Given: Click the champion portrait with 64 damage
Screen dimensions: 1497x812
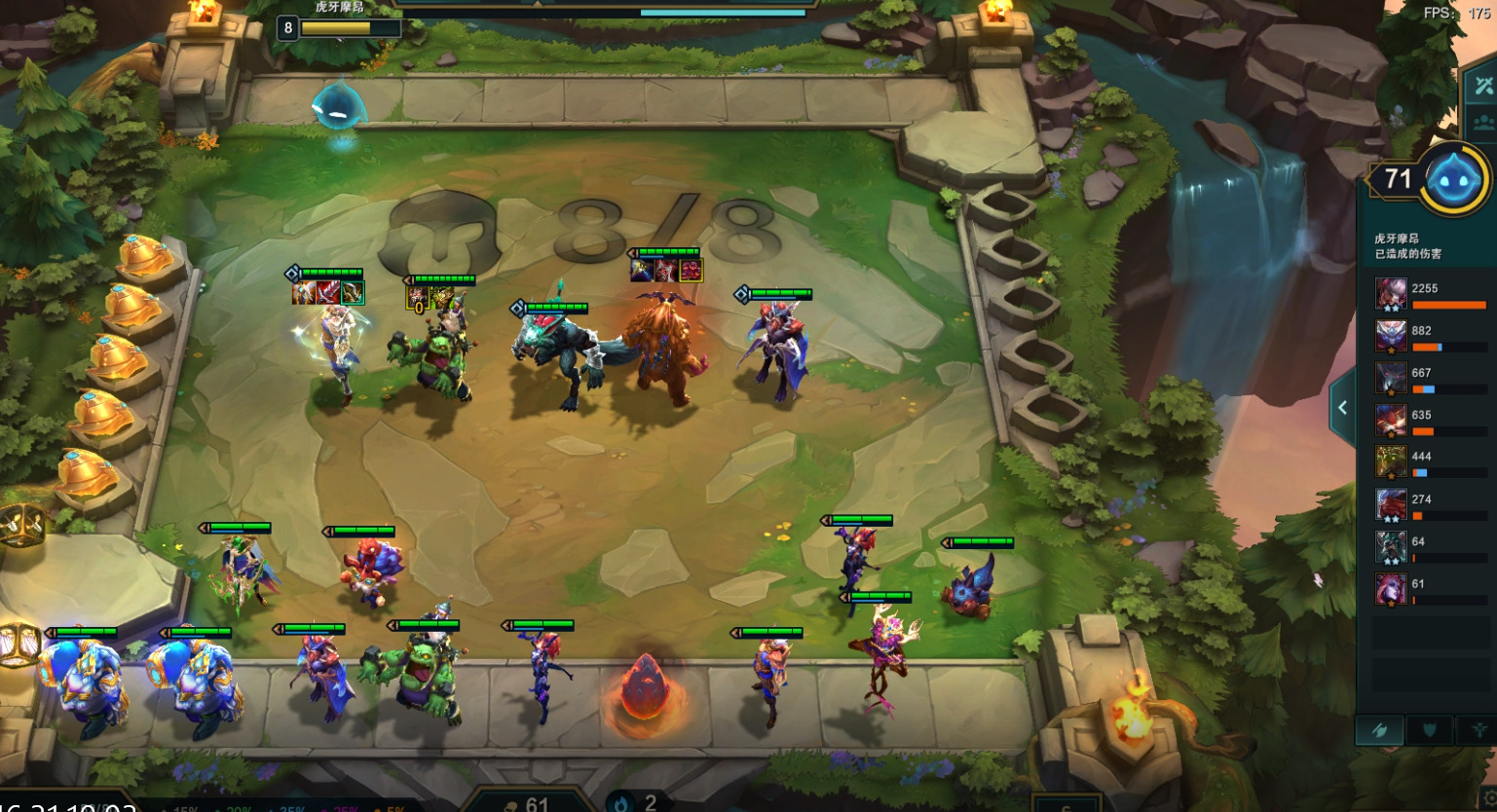Looking at the screenshot, I should pyautogui.click(x=1391, y=546).
